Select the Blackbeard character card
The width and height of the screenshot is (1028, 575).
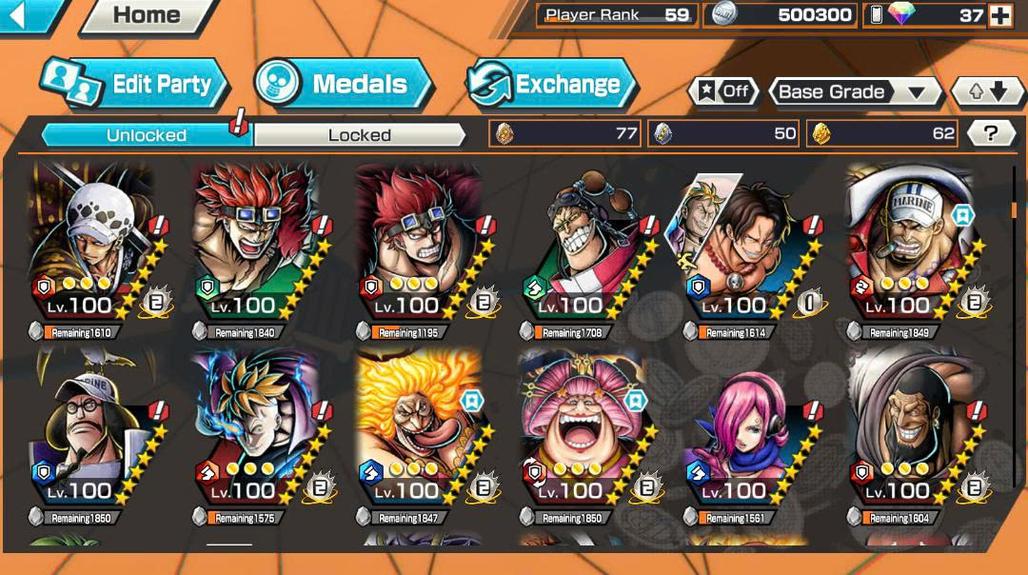pyautogui.click(x=910, y=435)
